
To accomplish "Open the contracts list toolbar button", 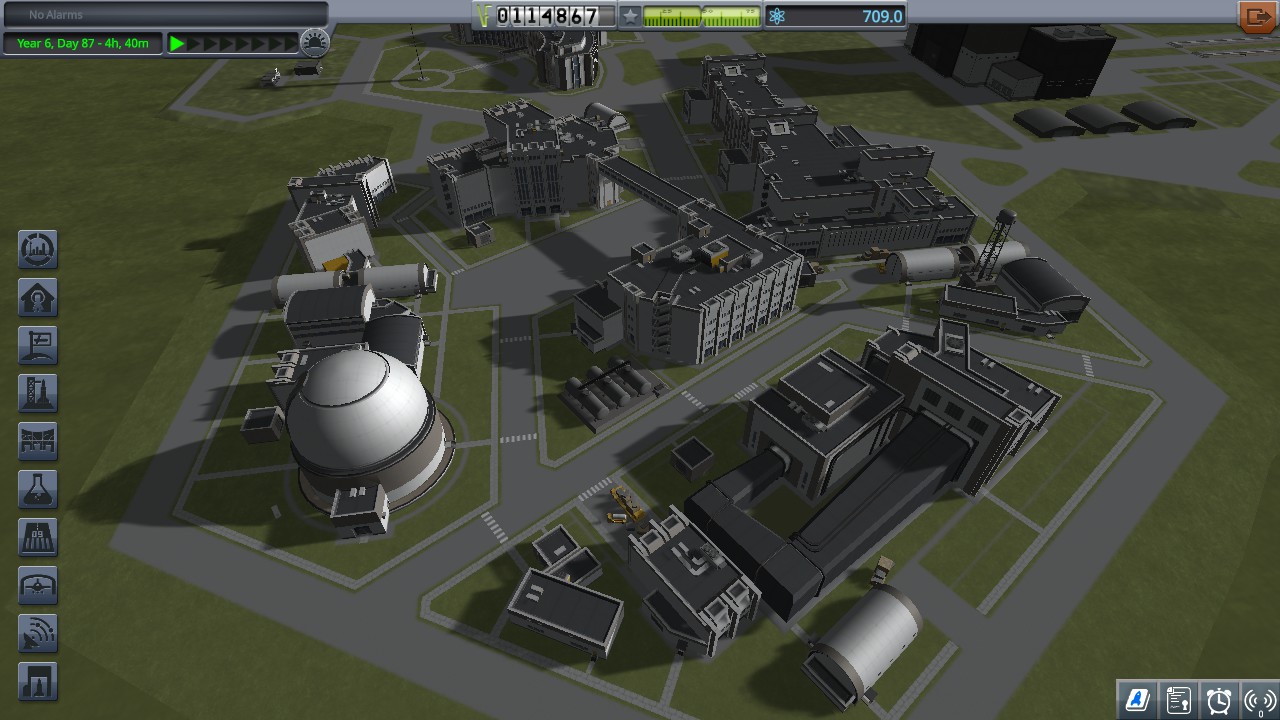I will click(x=1178, y=699).
